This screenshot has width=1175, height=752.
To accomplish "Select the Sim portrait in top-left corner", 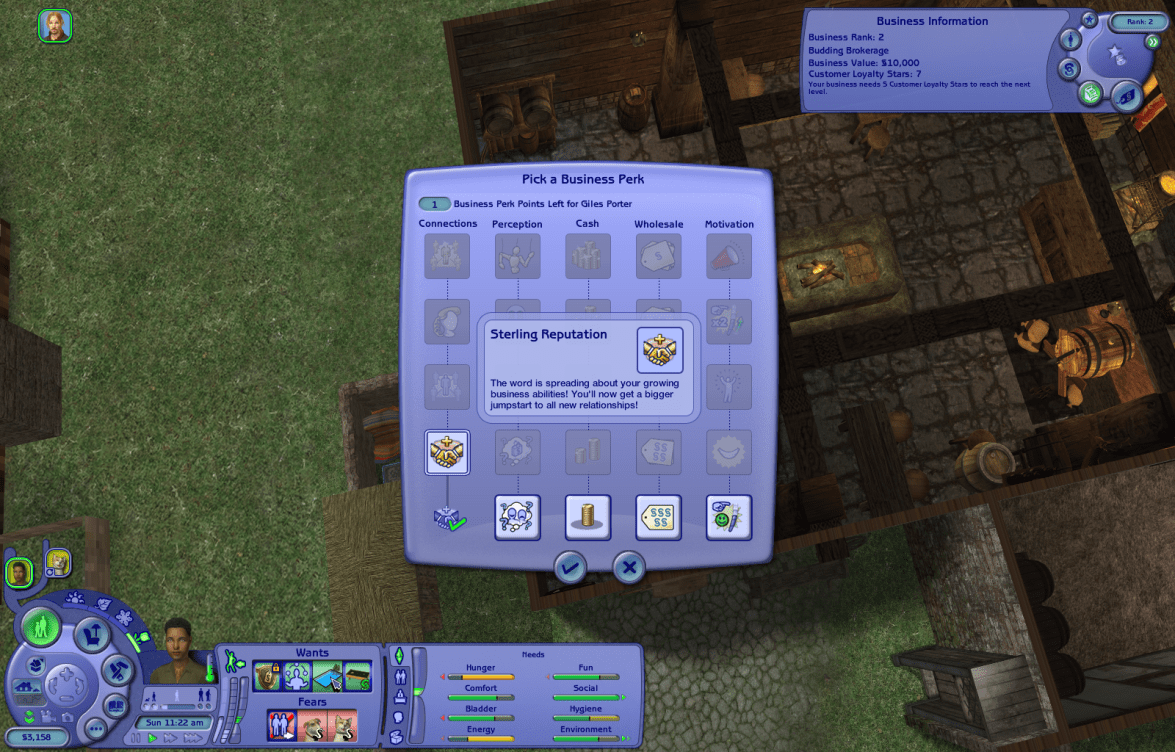I will 55,26.
